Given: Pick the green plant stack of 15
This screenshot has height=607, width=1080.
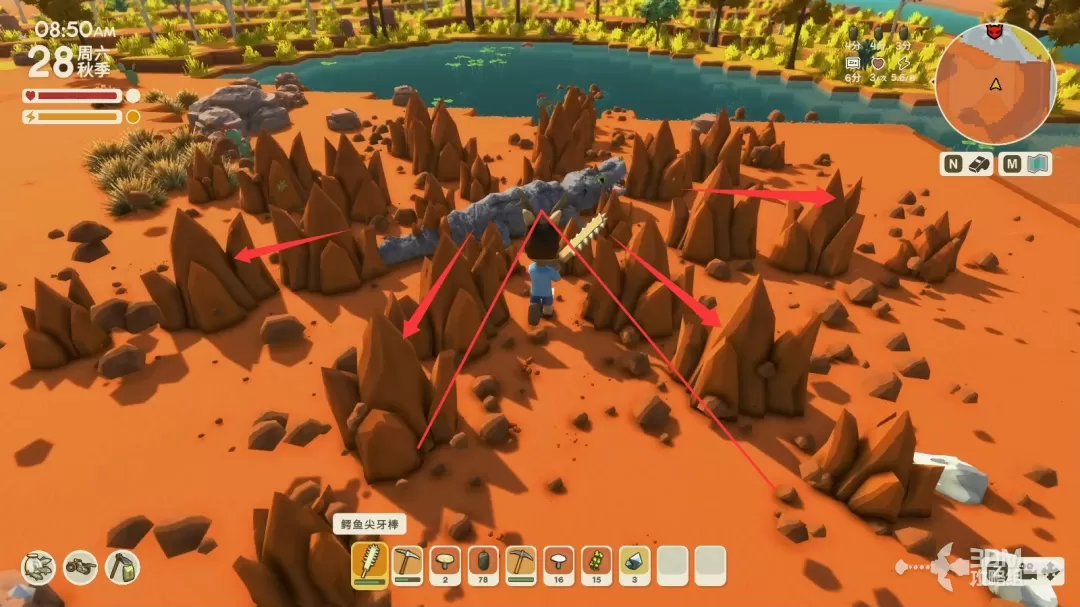Looking at the screenshot, I should tap(596, 565).
